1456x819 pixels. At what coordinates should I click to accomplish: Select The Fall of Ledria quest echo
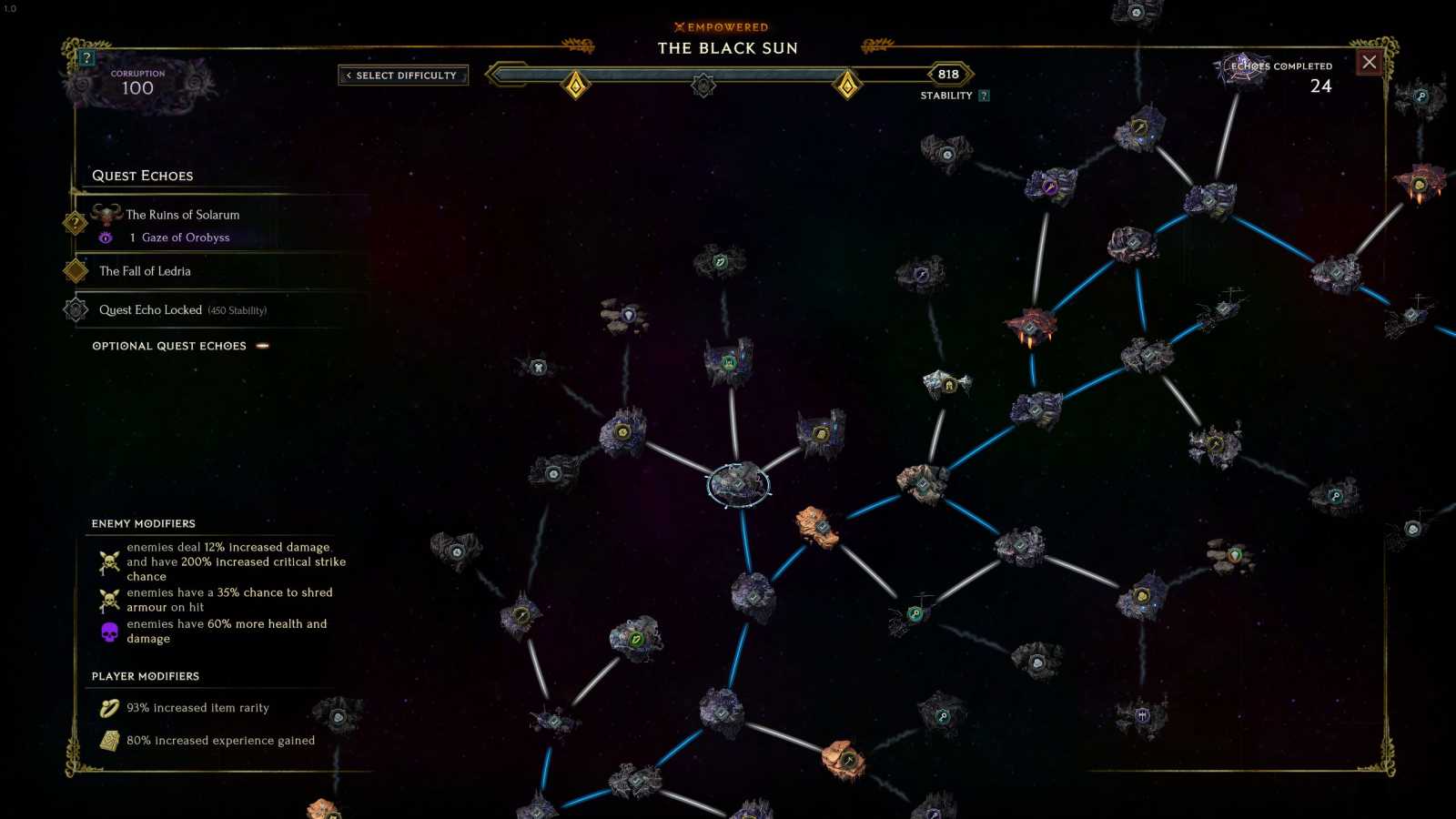click(x=146, y=271)
